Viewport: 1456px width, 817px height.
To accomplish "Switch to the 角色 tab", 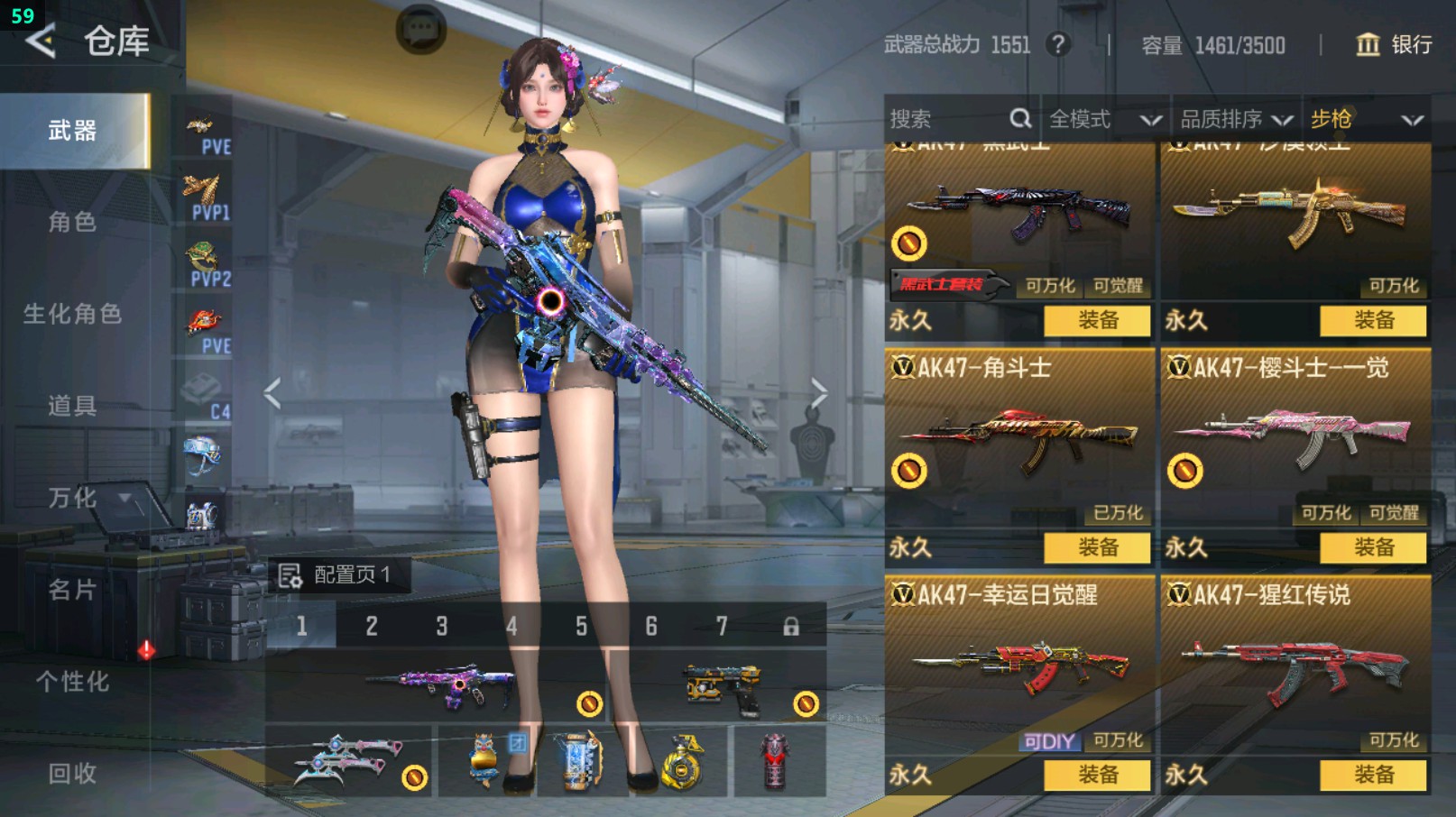I will pyautogui.click(x=72, y=222).
